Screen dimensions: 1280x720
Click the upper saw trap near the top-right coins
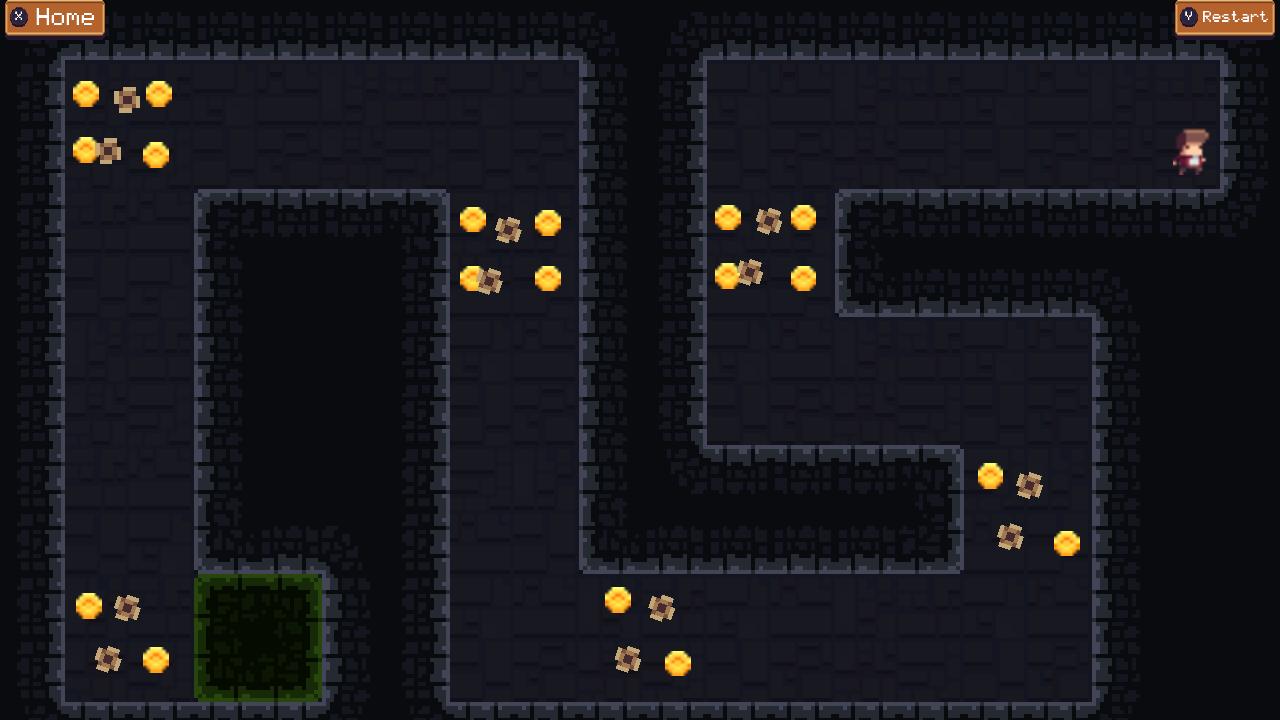pyautogui.click(x=768, y=221)
